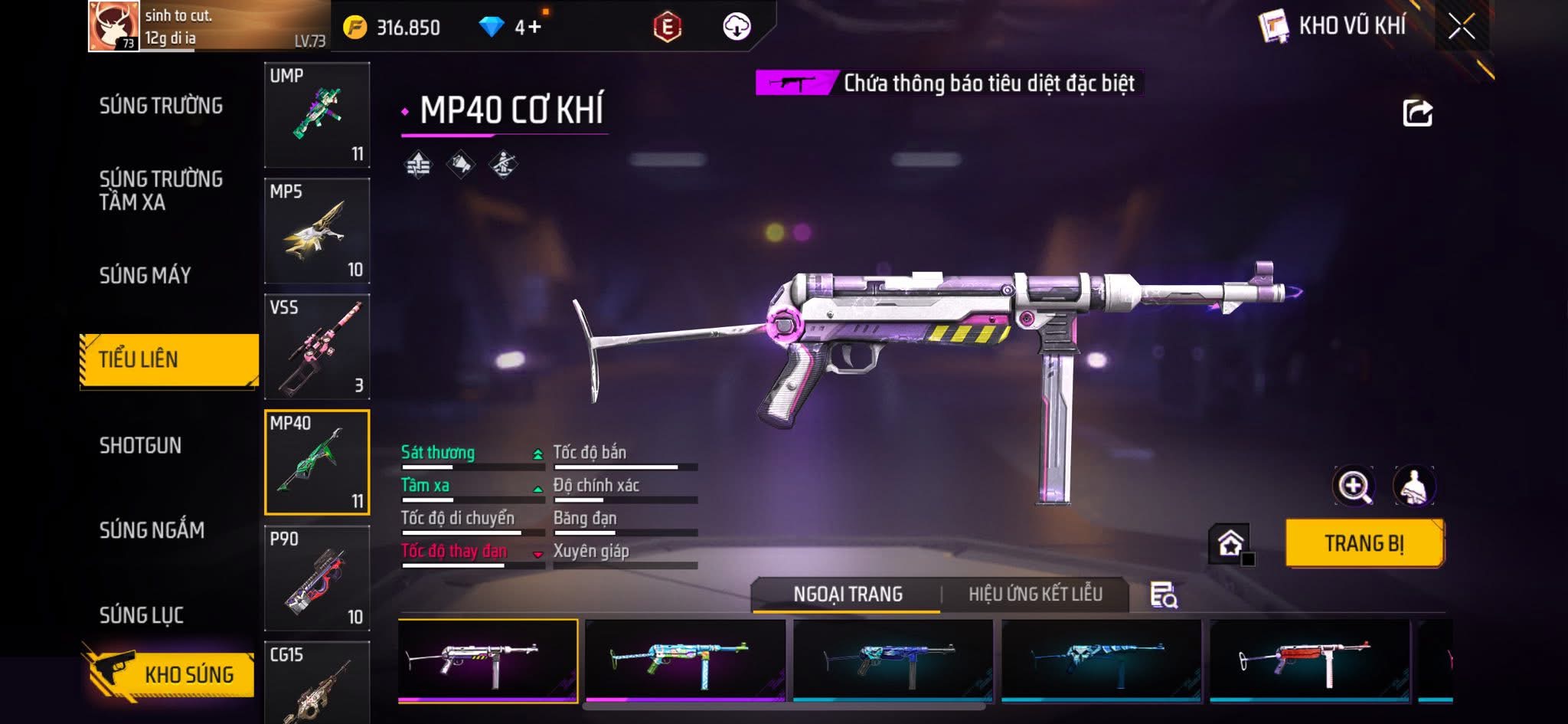Select the red MP40 skin thumbnail
Screen dimensions: 1568x724
pyautogui.click(x=1309, y=660)
